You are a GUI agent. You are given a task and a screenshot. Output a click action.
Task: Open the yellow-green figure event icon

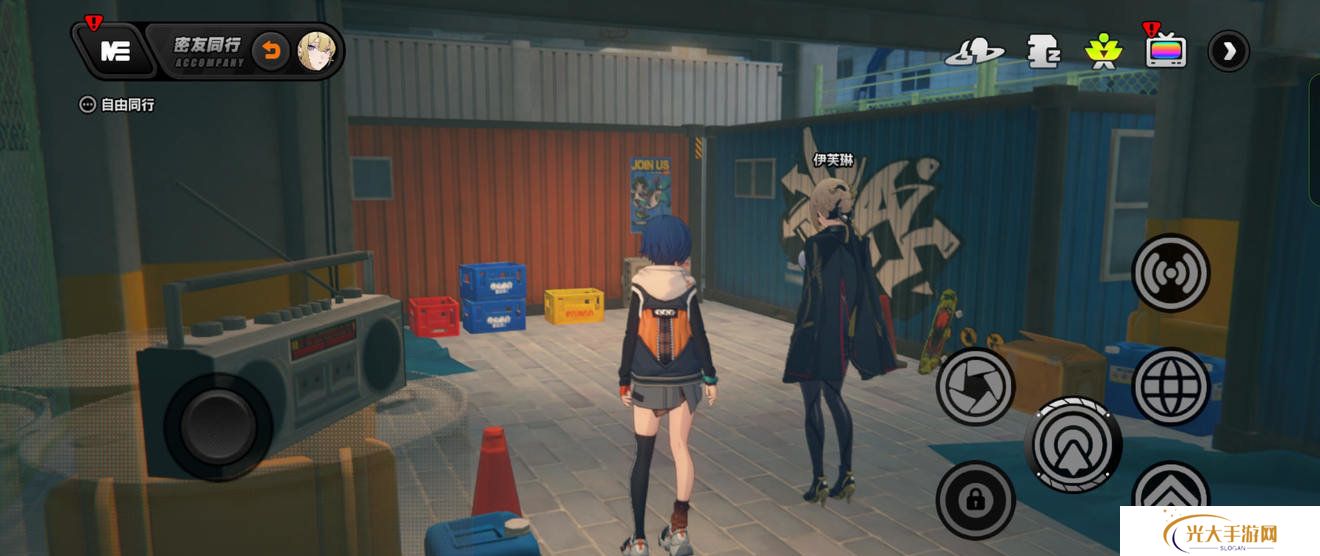click(1103, 50)
